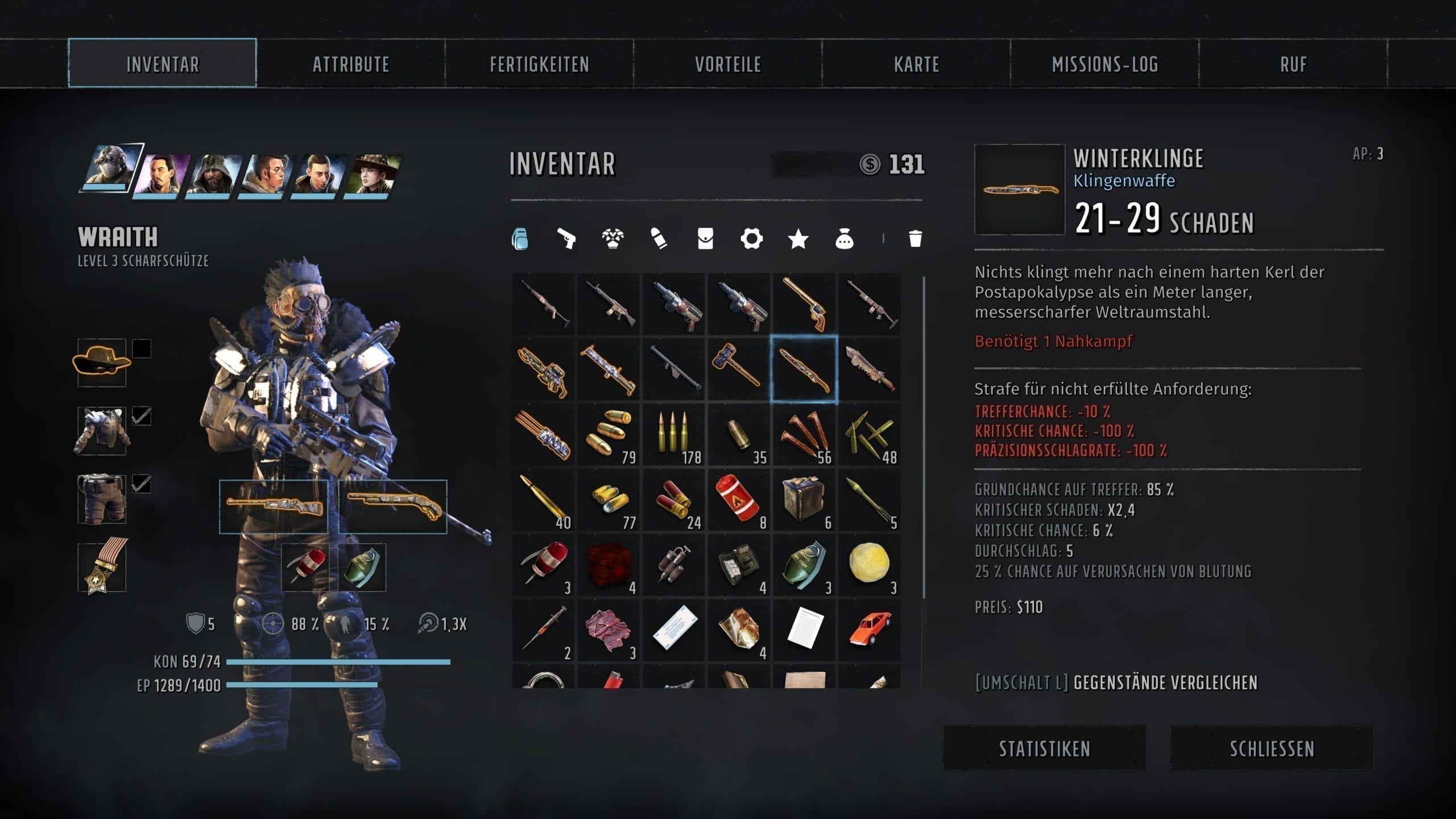Select the equipped cowboy hat slot

[x=102, y=362]
